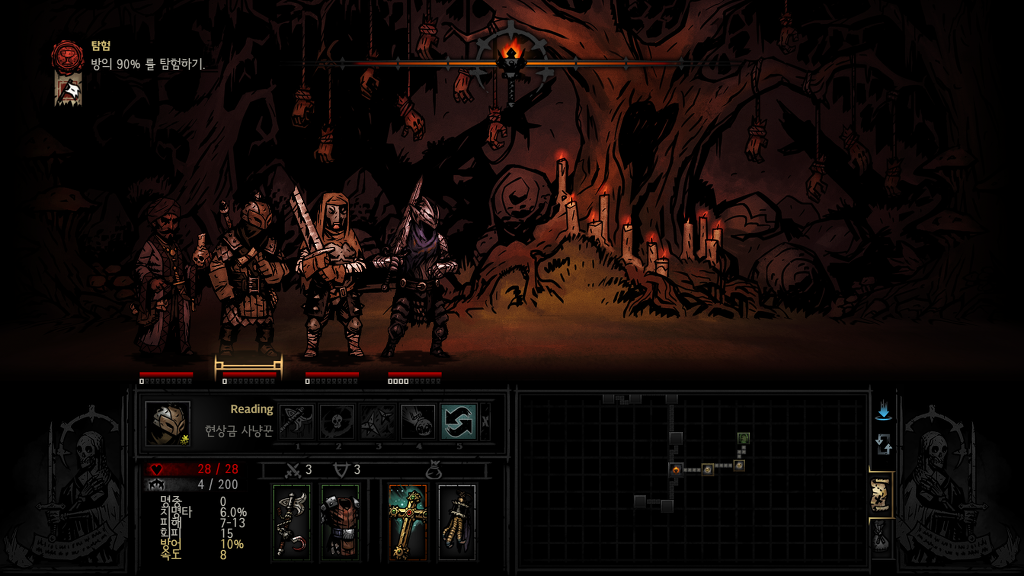Viewport: 1024px width, 576px height.
Task: Select the torch-marked current room on map
Action: tap(677, 468)
